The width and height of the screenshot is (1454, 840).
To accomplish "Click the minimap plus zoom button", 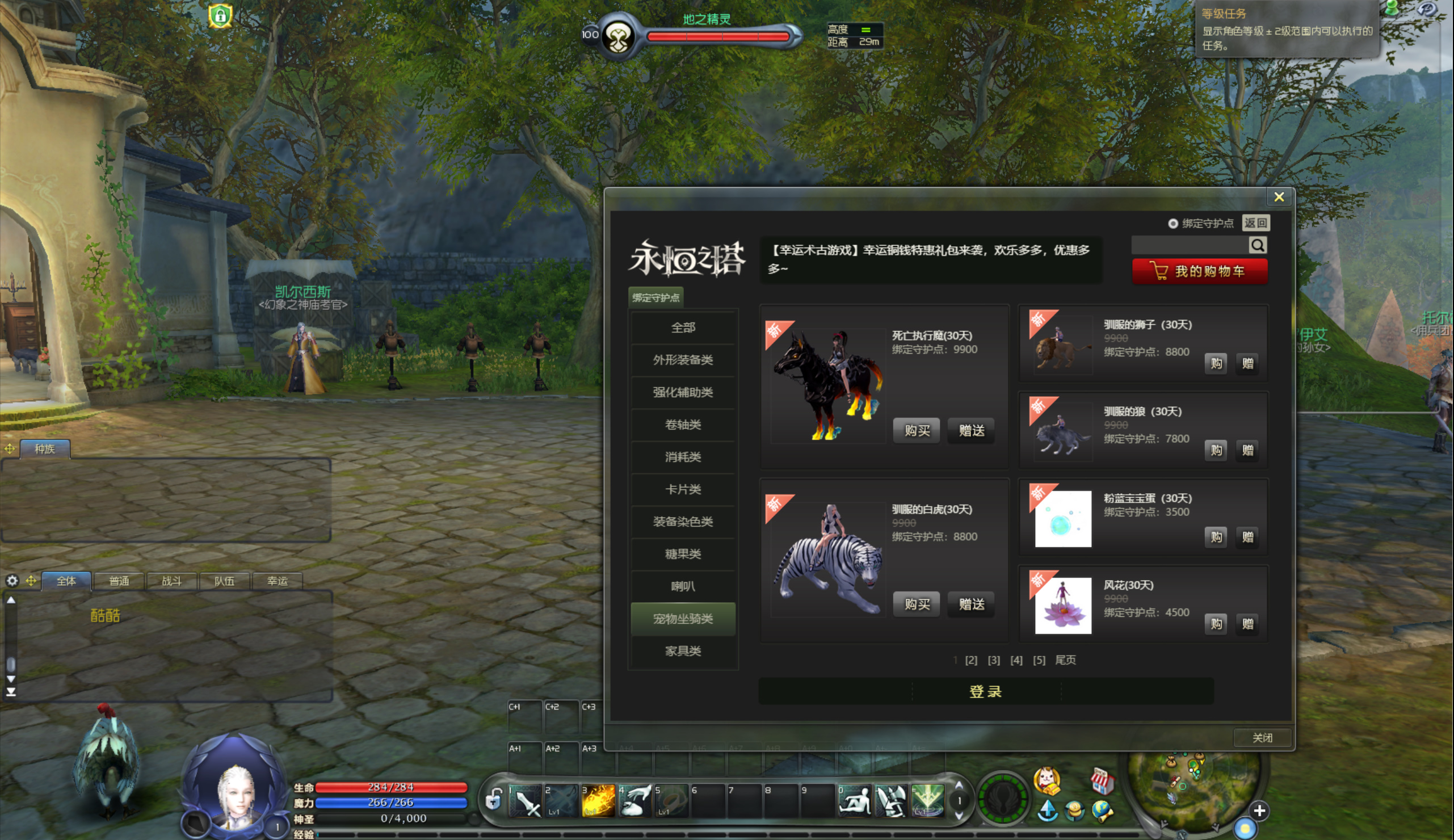I will click(x=1259, y=810).
